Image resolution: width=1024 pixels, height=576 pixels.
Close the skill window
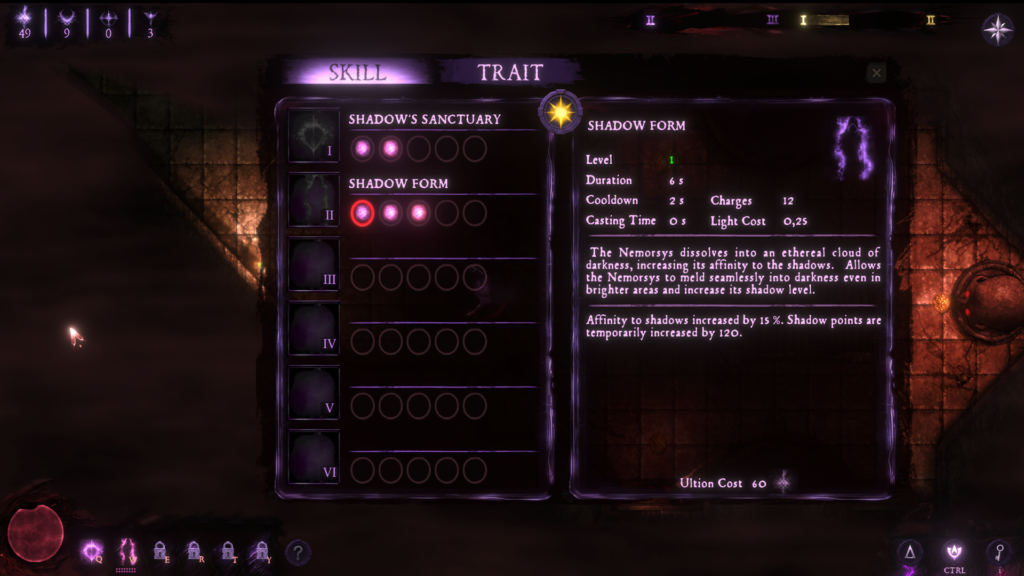[877, 73]
